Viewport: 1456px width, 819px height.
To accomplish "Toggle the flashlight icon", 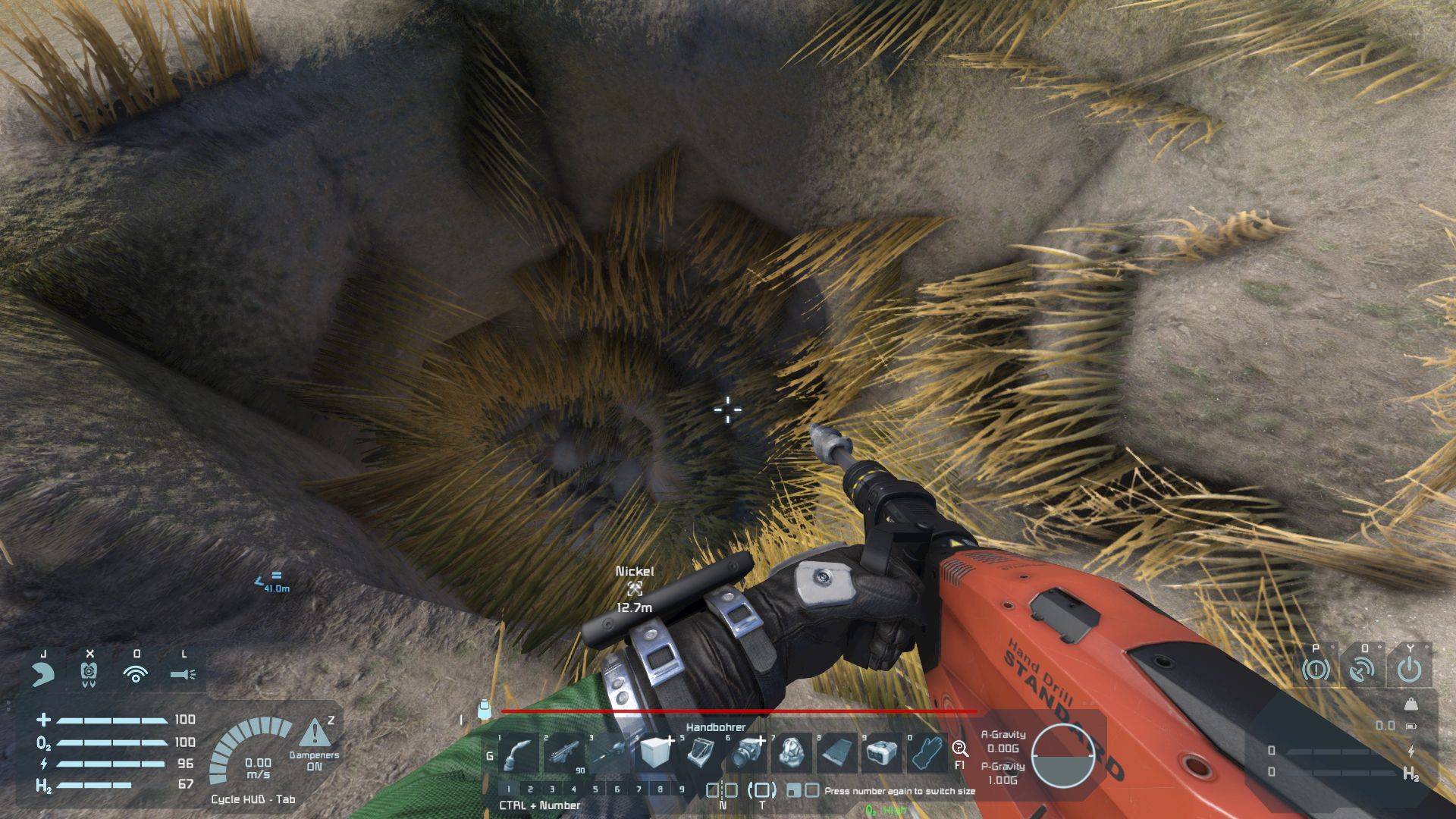I will pos(183,673).
